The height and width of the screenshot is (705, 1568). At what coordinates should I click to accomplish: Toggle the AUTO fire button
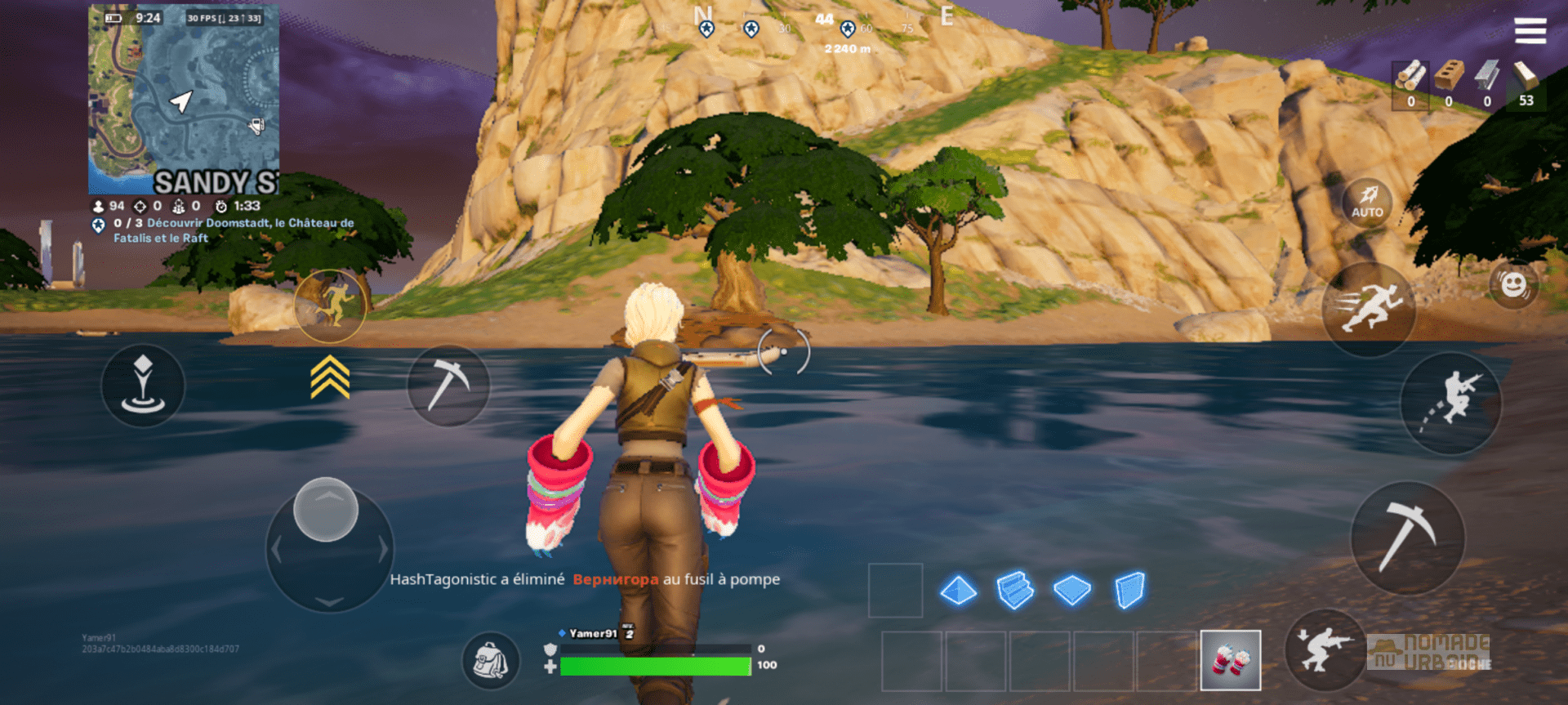tap(1367, 202)
